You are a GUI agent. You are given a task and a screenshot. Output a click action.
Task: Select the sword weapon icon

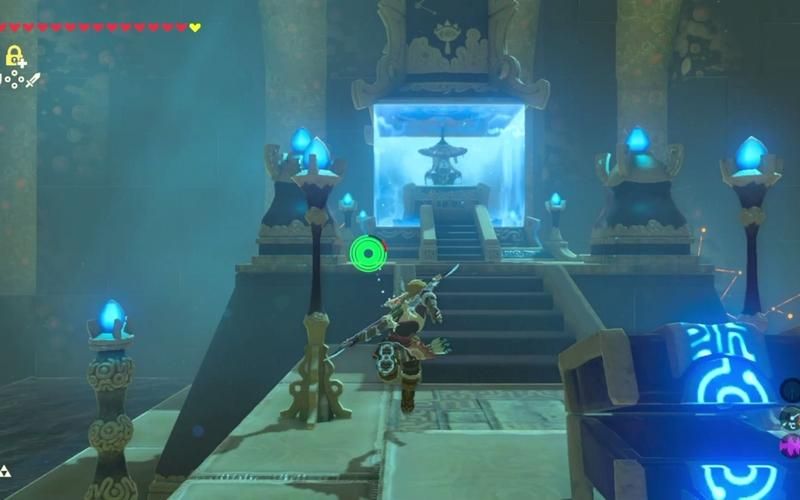[33, 80]
